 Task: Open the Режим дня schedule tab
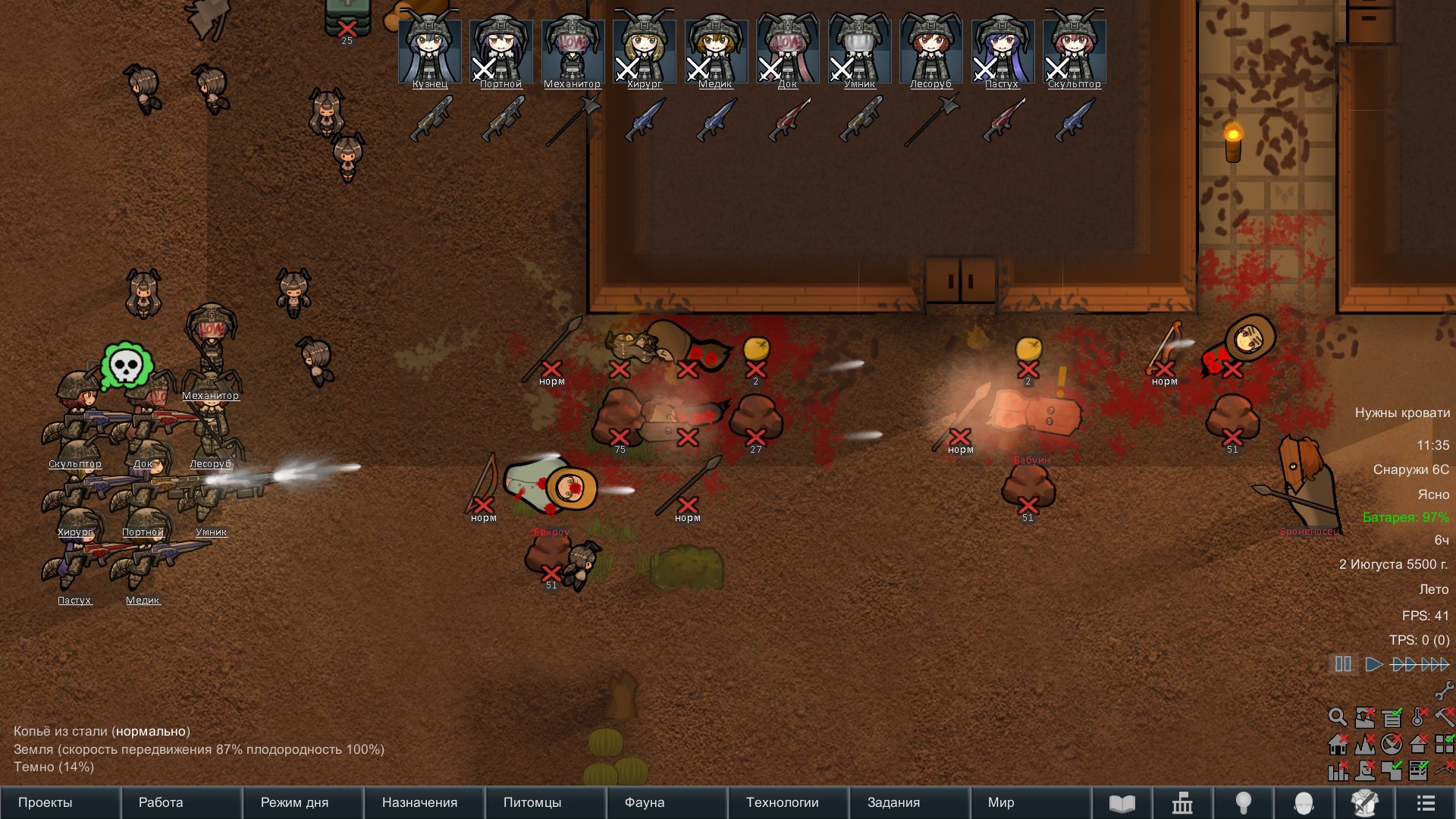click(x=294, y=802)
